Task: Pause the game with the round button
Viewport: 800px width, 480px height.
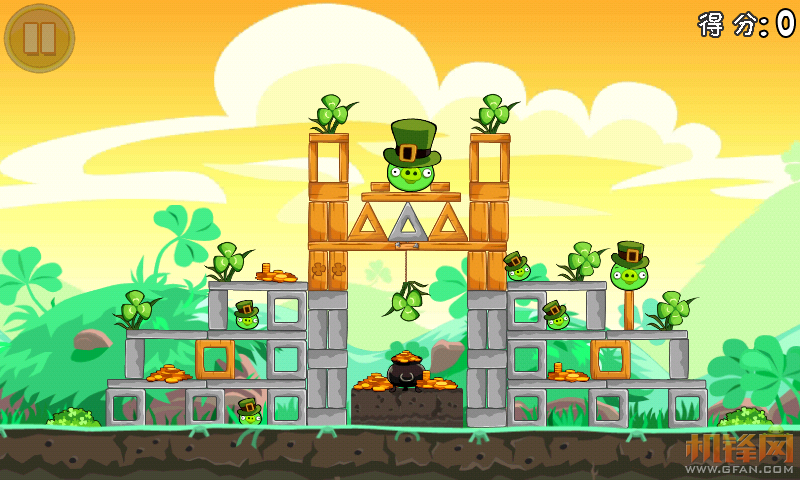Action: pos(39,38)
